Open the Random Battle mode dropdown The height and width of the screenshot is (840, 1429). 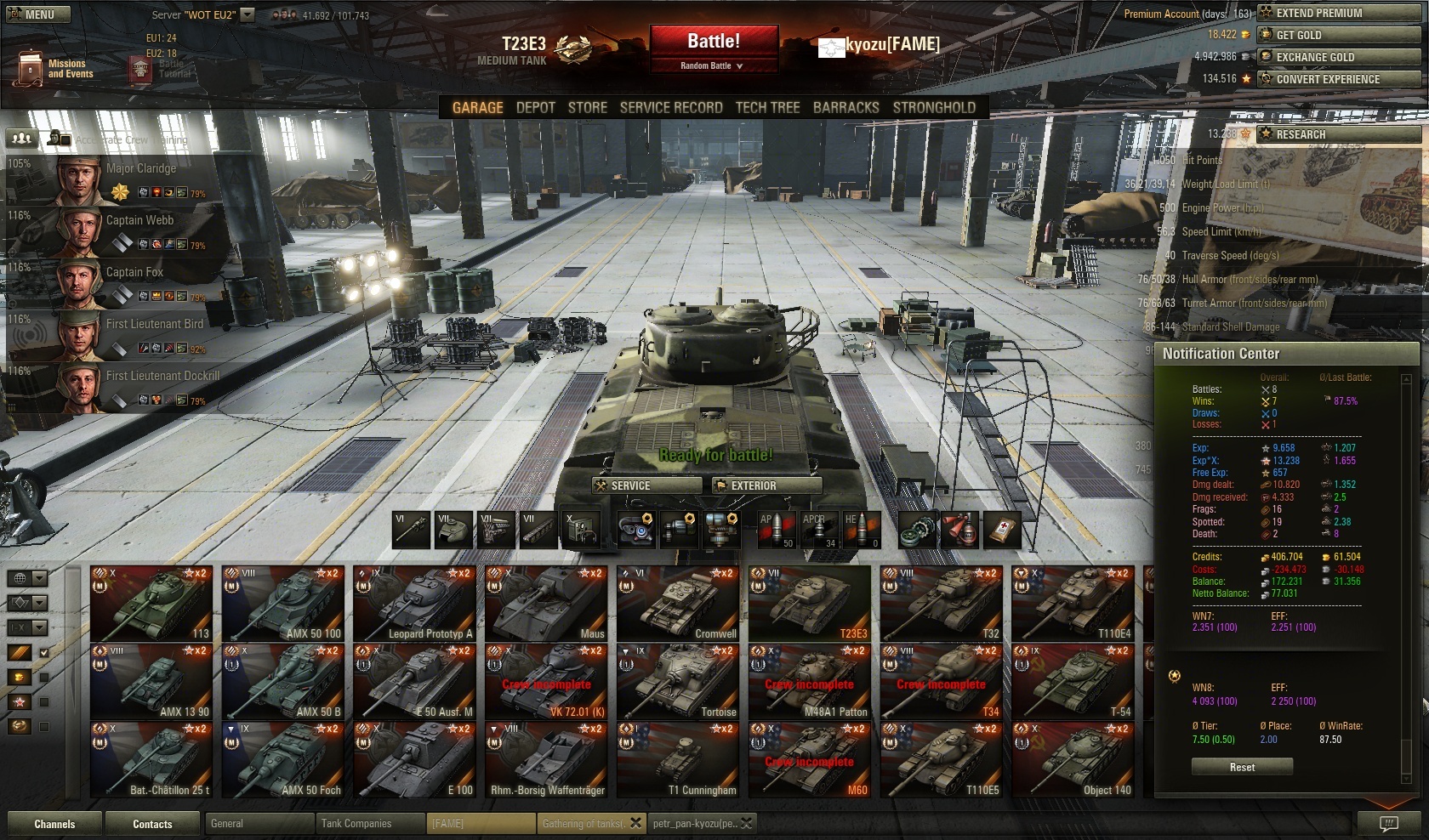pos(712,65)
